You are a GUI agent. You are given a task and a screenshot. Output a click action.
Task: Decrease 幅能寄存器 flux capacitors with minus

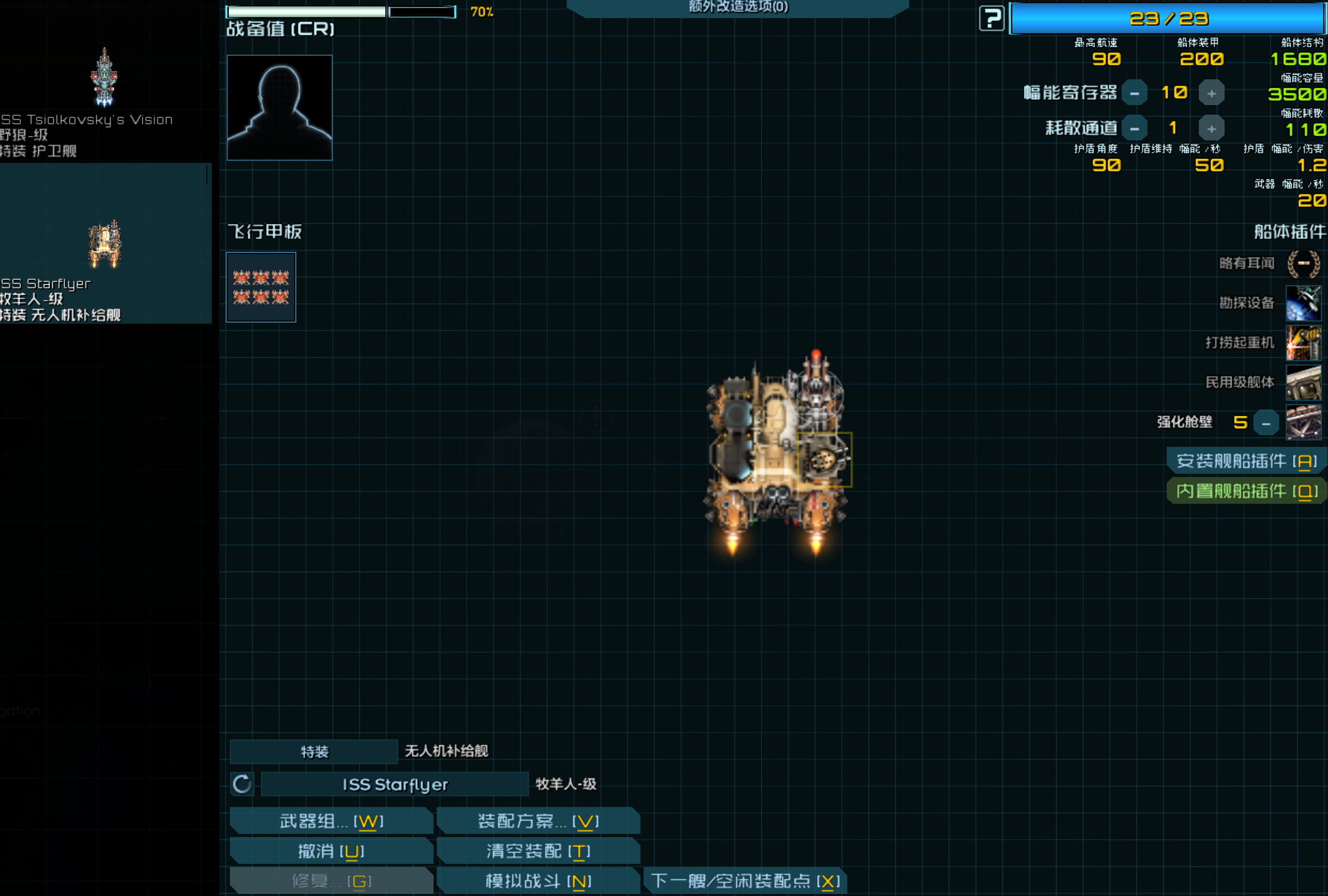coord(1135,93)
